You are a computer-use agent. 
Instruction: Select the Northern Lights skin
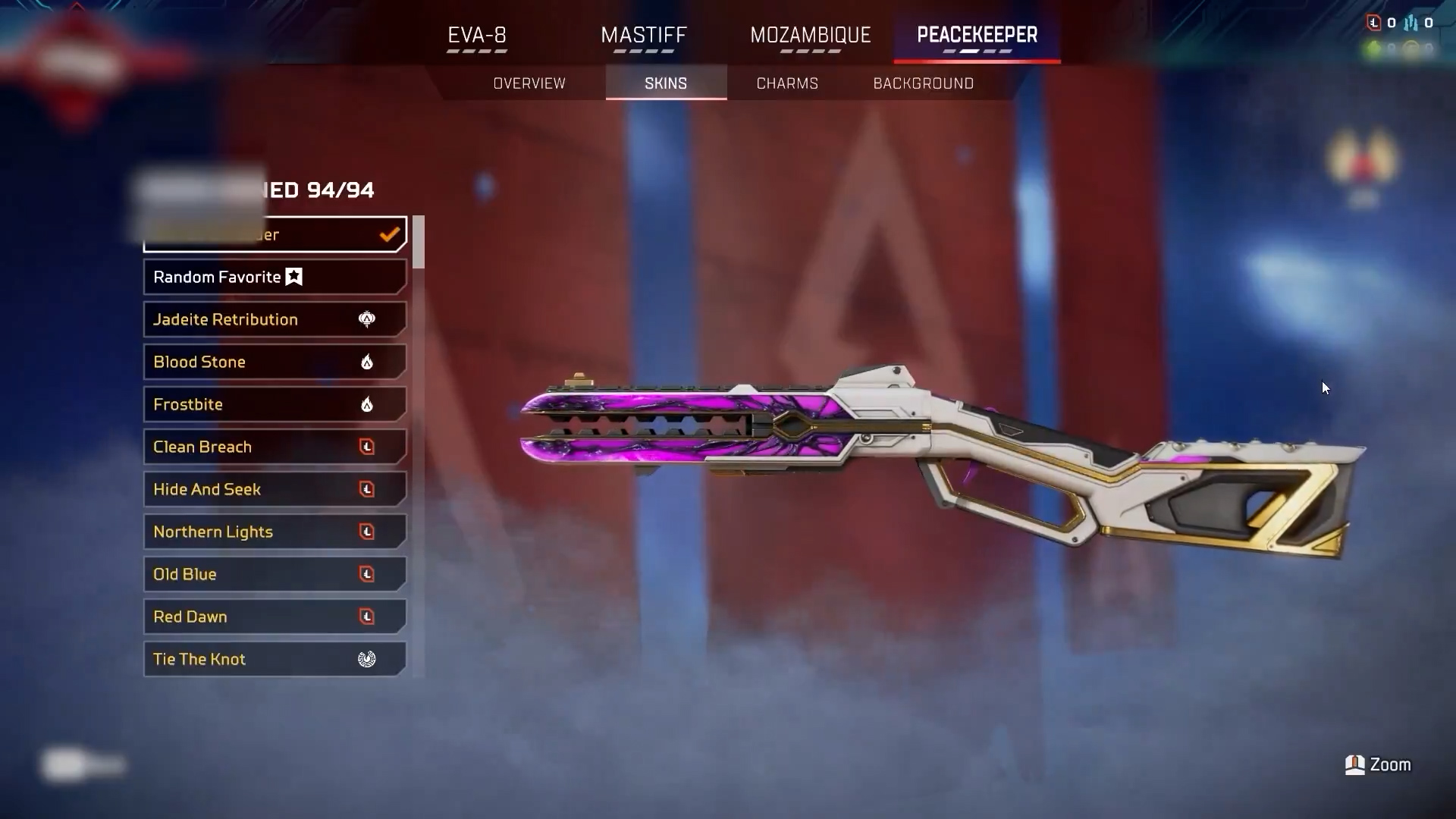click(x=275, y=532)
